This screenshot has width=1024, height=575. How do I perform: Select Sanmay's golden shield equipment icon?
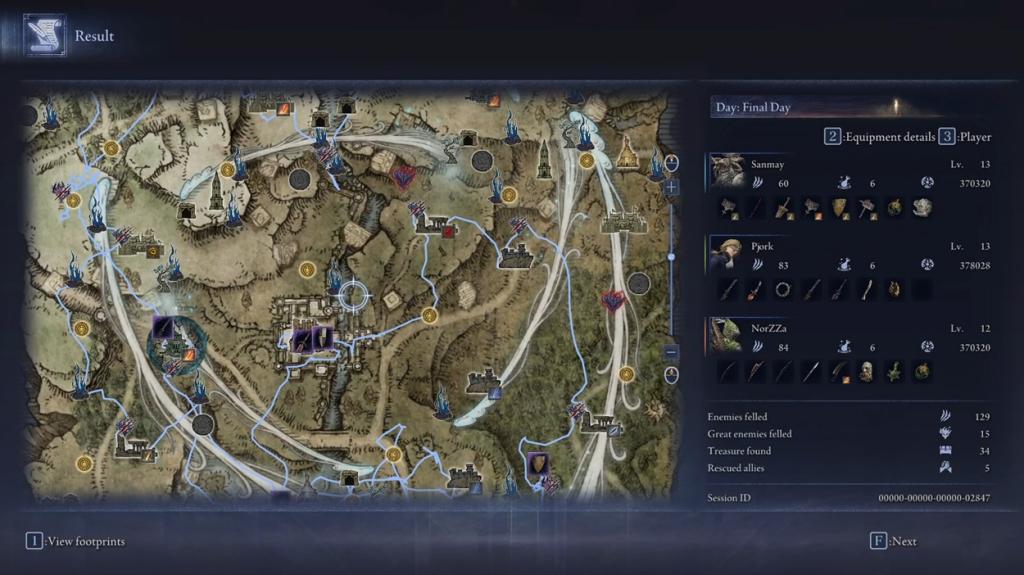point(840,207)
